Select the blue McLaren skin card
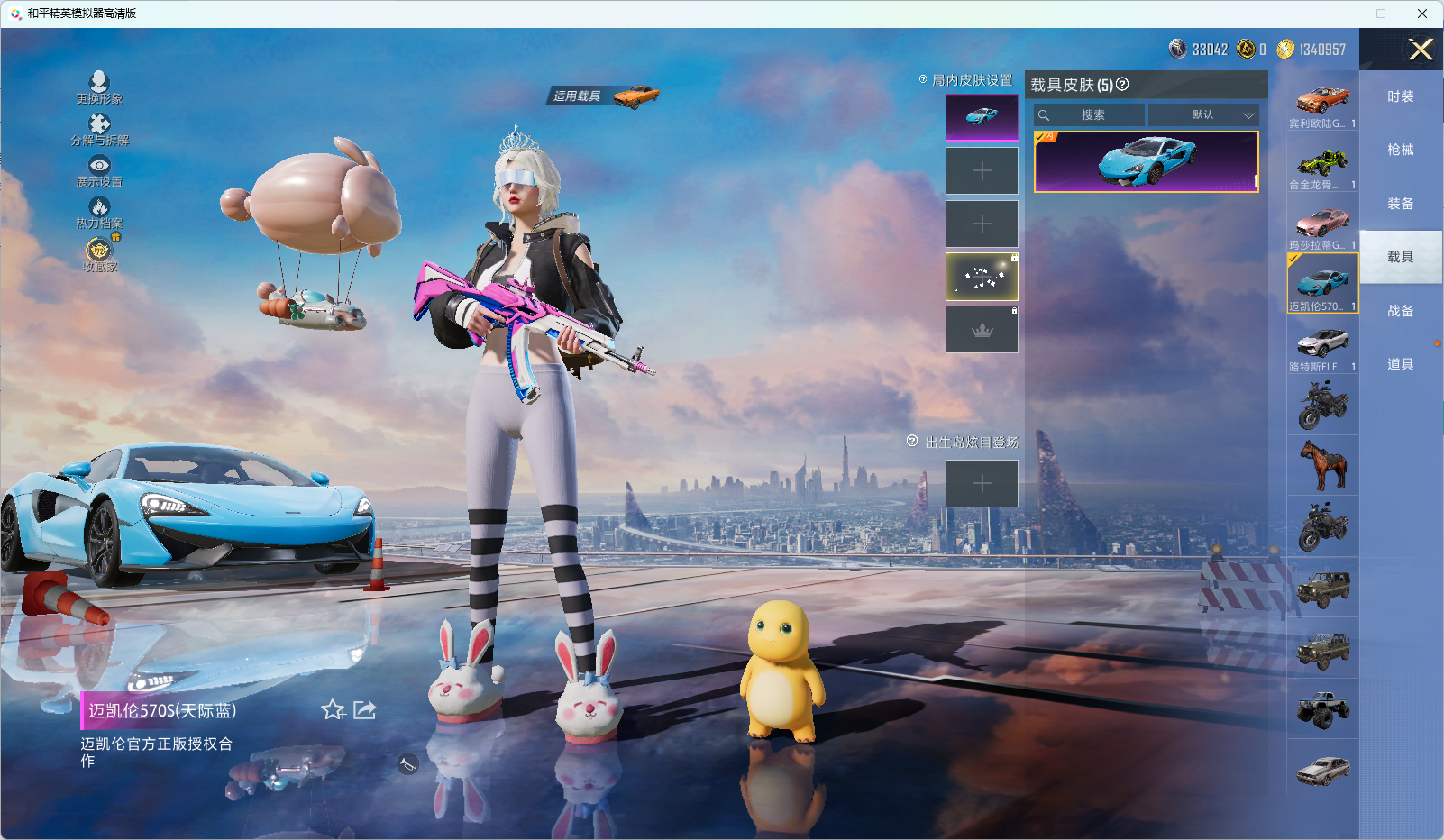This screenshot has width=1444, height=840. [x=1146, y=162]
